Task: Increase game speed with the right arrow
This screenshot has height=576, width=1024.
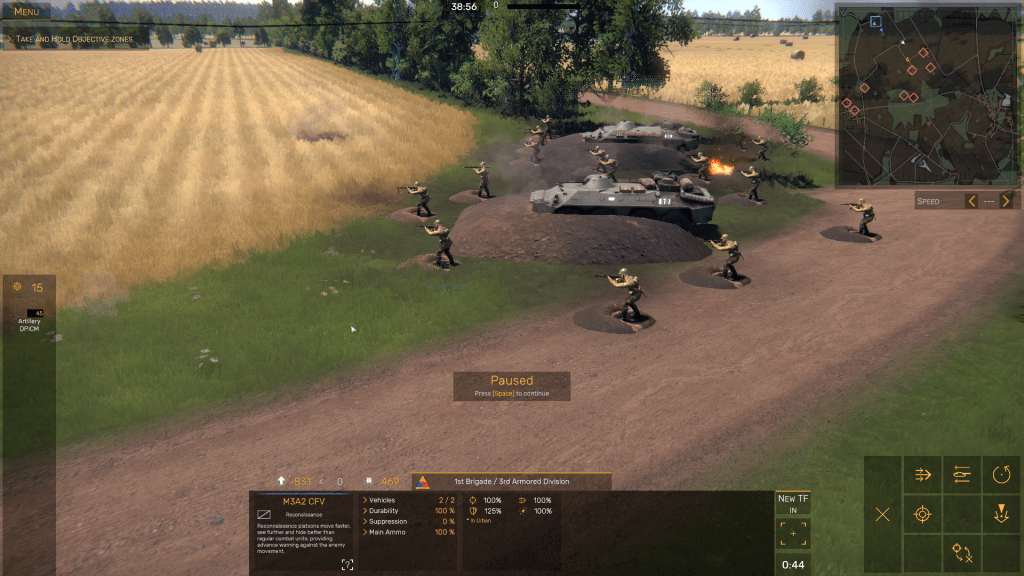Action: [x=1006, y=201]
